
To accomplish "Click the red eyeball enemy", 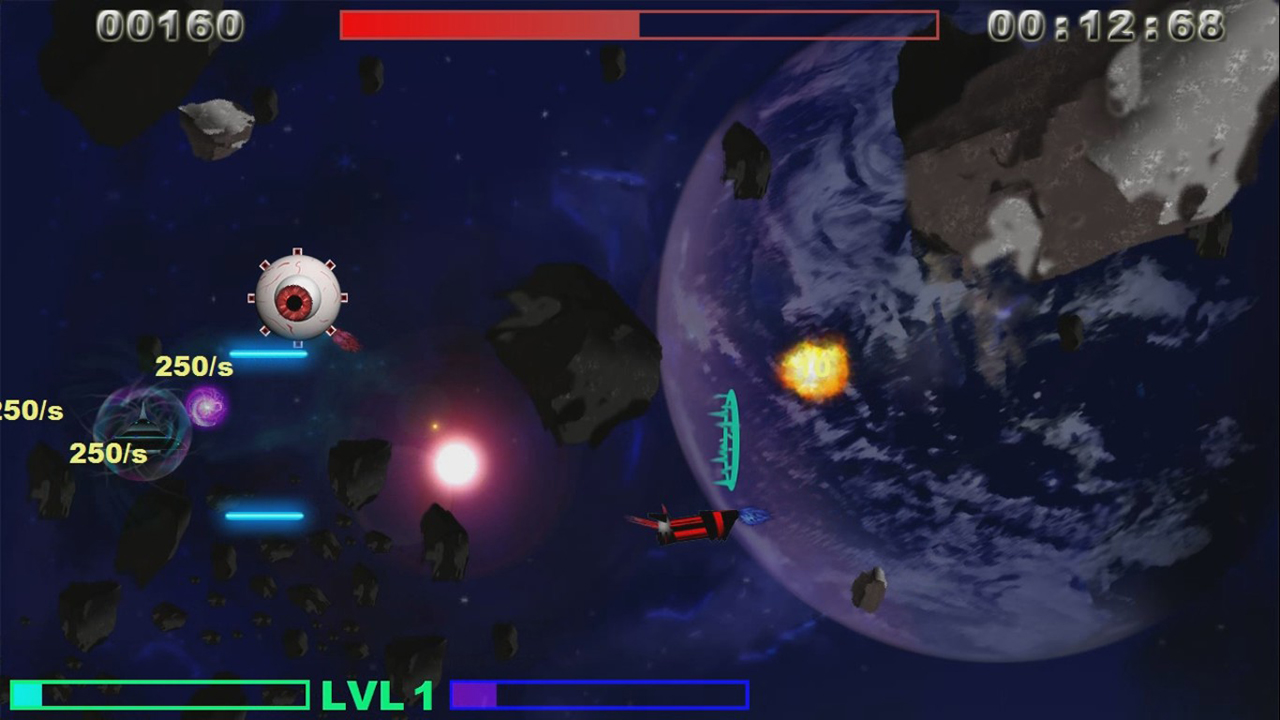I will tap(297, 300).
